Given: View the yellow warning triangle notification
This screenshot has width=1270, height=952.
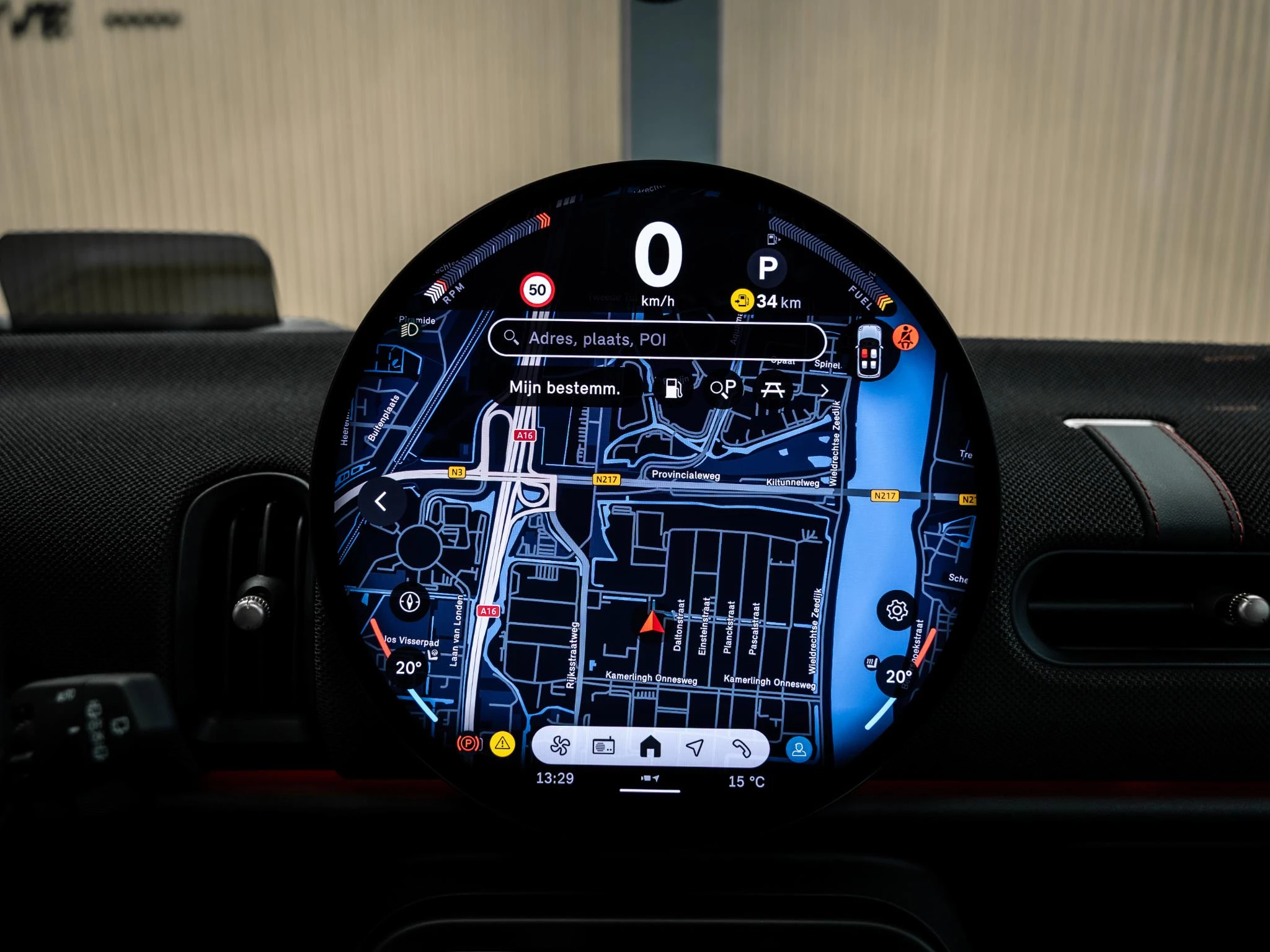Looking at the screenshot, I should 502,743.
